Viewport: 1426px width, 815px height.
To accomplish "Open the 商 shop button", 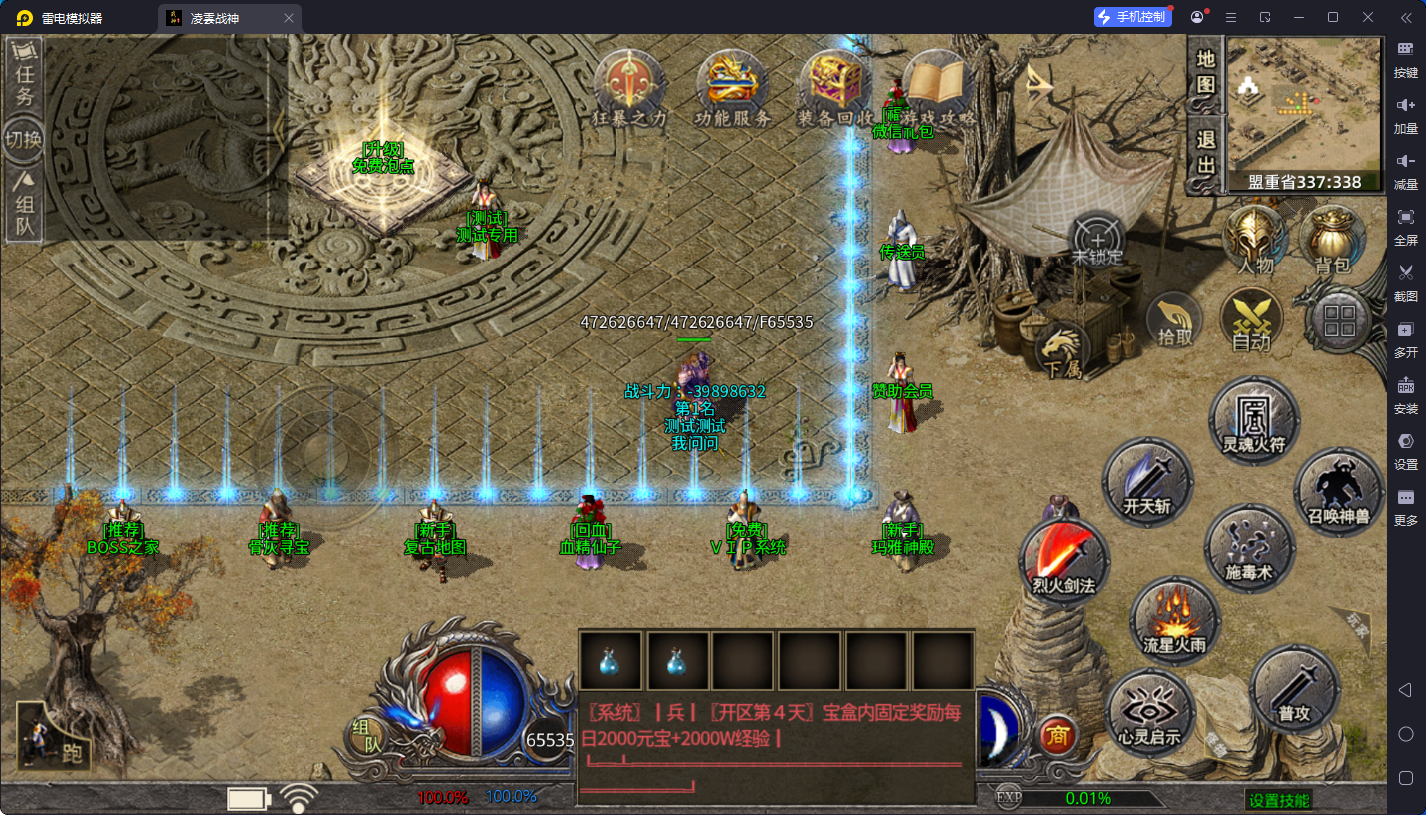I will click(x=1057, y=736).
